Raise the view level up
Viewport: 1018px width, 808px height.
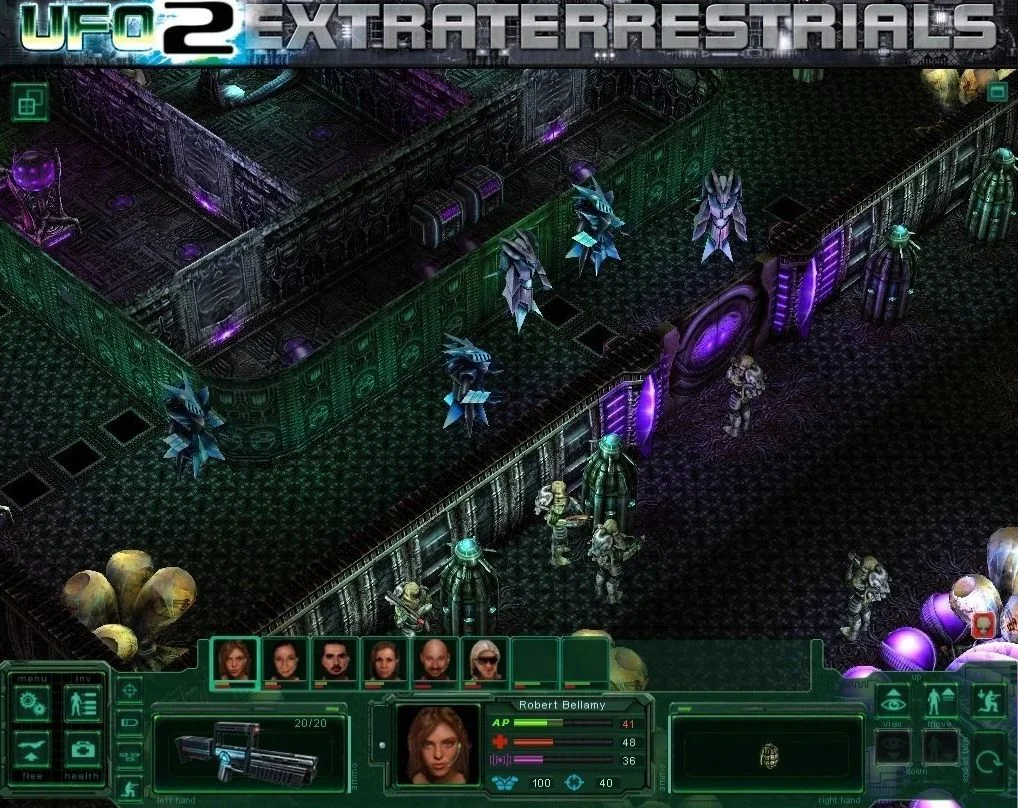(893, 701)
